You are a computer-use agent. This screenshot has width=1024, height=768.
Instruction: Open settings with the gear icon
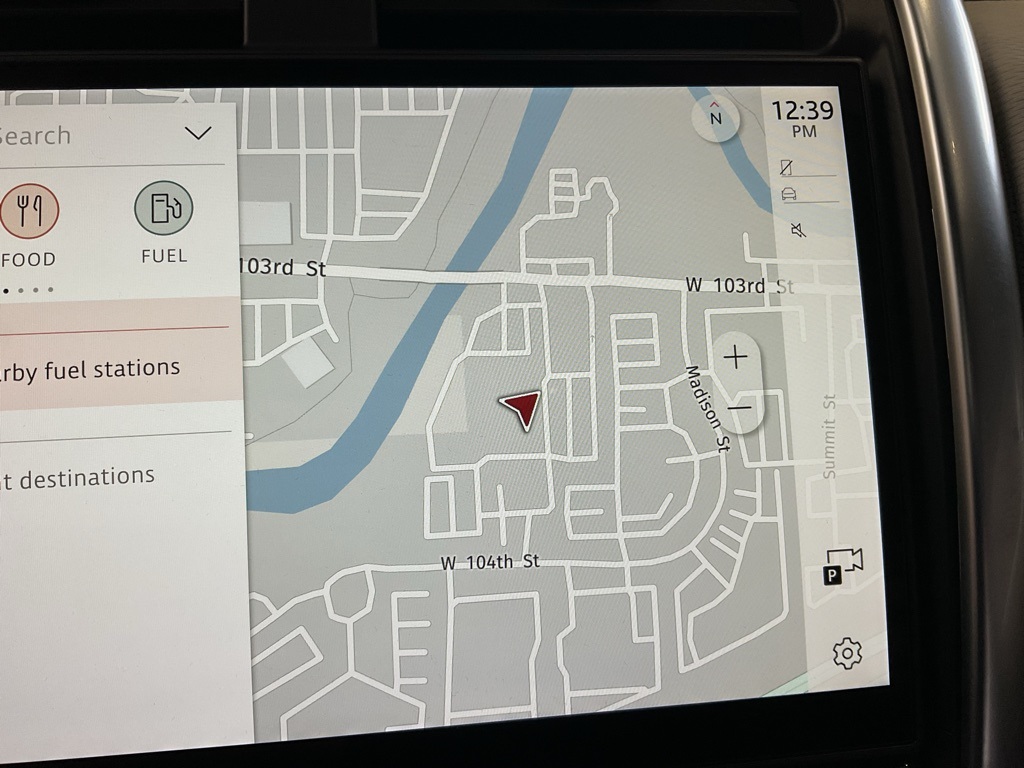846,653
